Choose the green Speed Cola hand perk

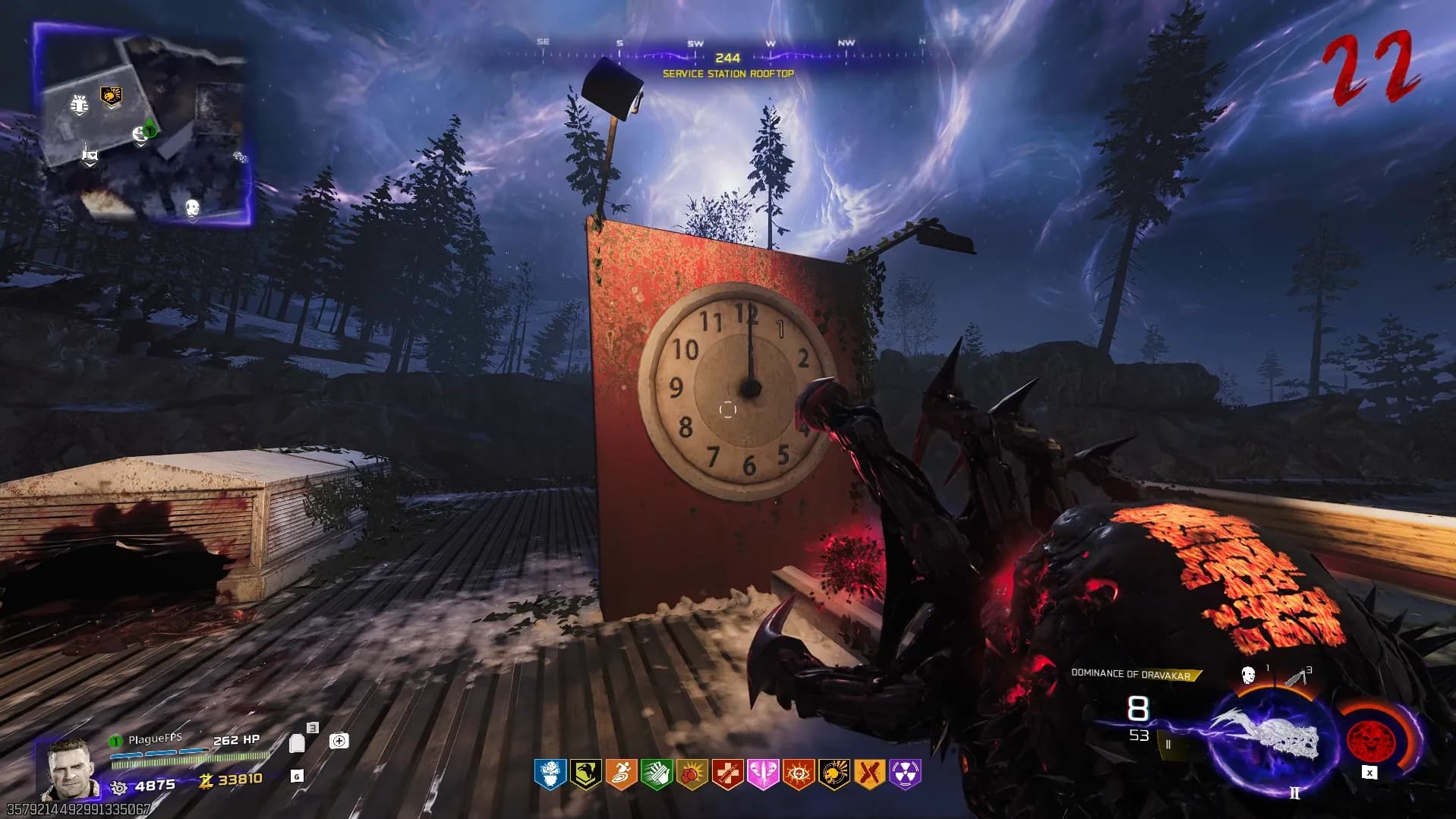pyautogui.click(x=656, y=773)
